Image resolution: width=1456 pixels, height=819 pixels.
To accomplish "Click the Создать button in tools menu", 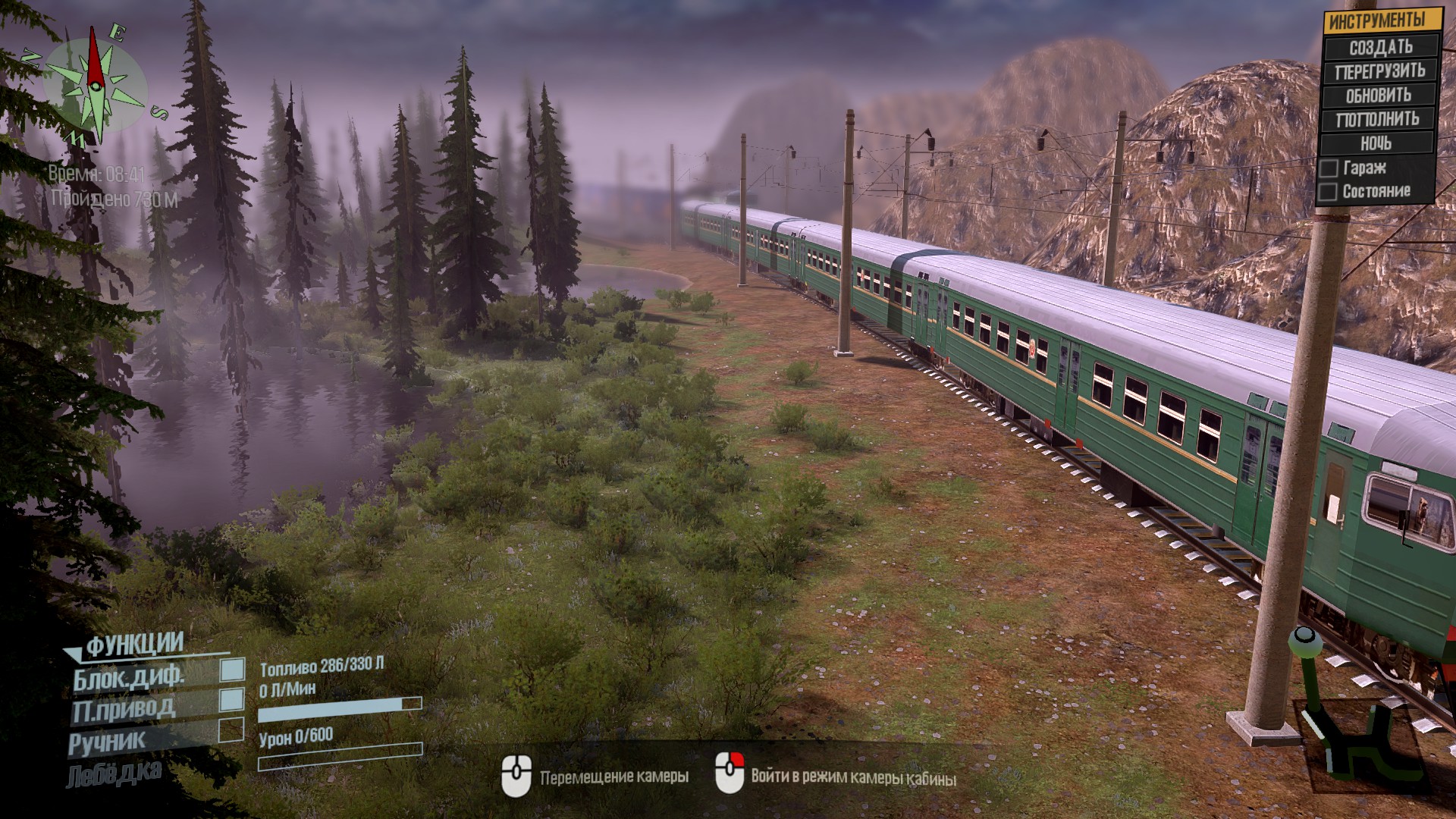I will tap(1380, 48).
